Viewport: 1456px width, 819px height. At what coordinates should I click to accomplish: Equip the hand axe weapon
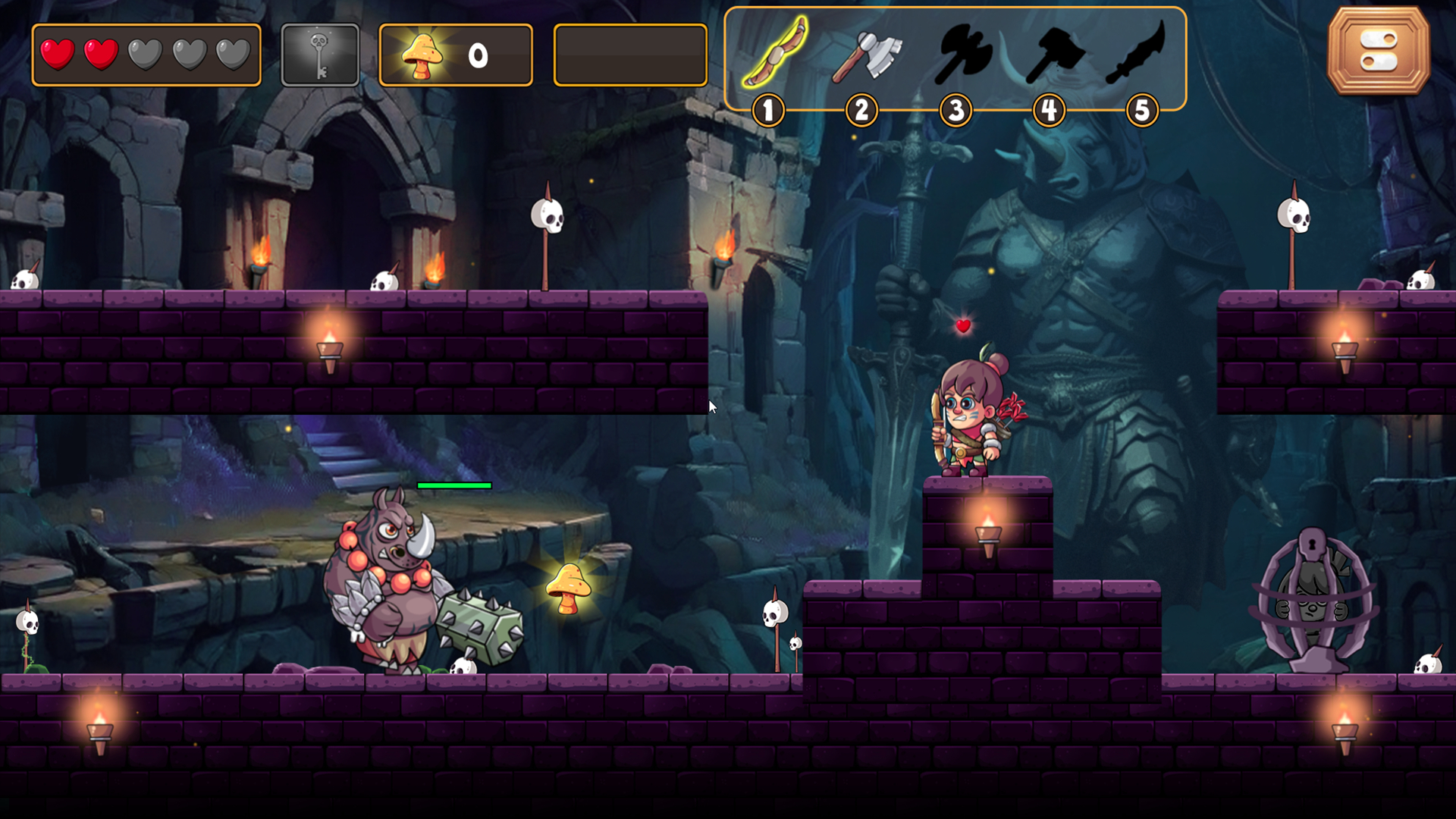point(866,55)
